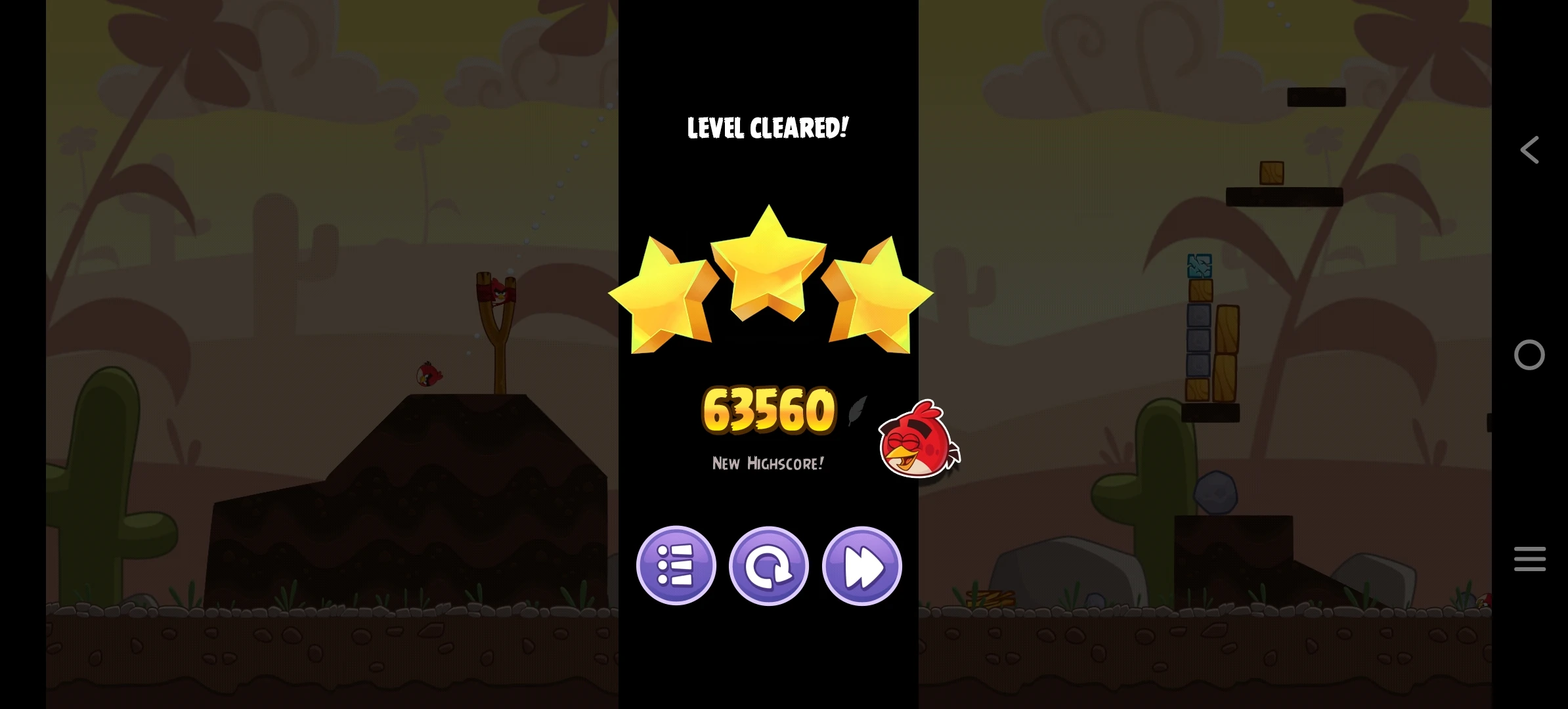
Task: Open the level select menu
Action: pos(677,566)
